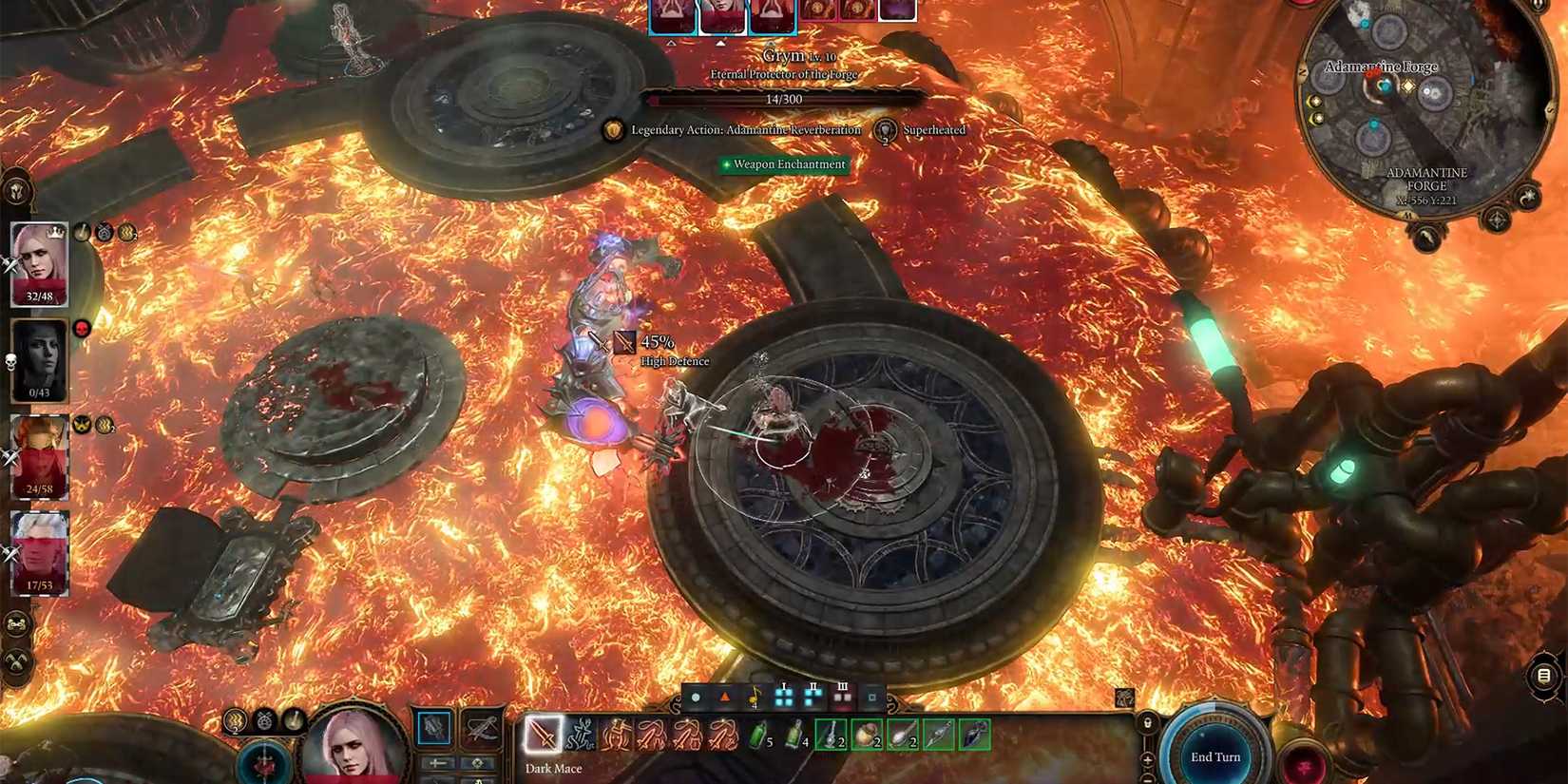
Task: Open the musical note filter above the hotbar
Action: (755, 698)
